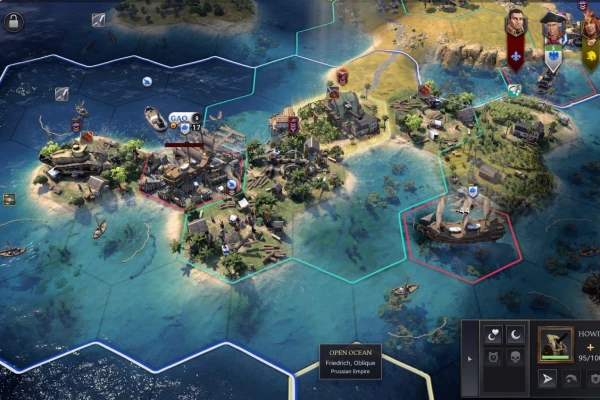Click the skull disband unit action
600x400 pixels.
click(x=517, y=357)
